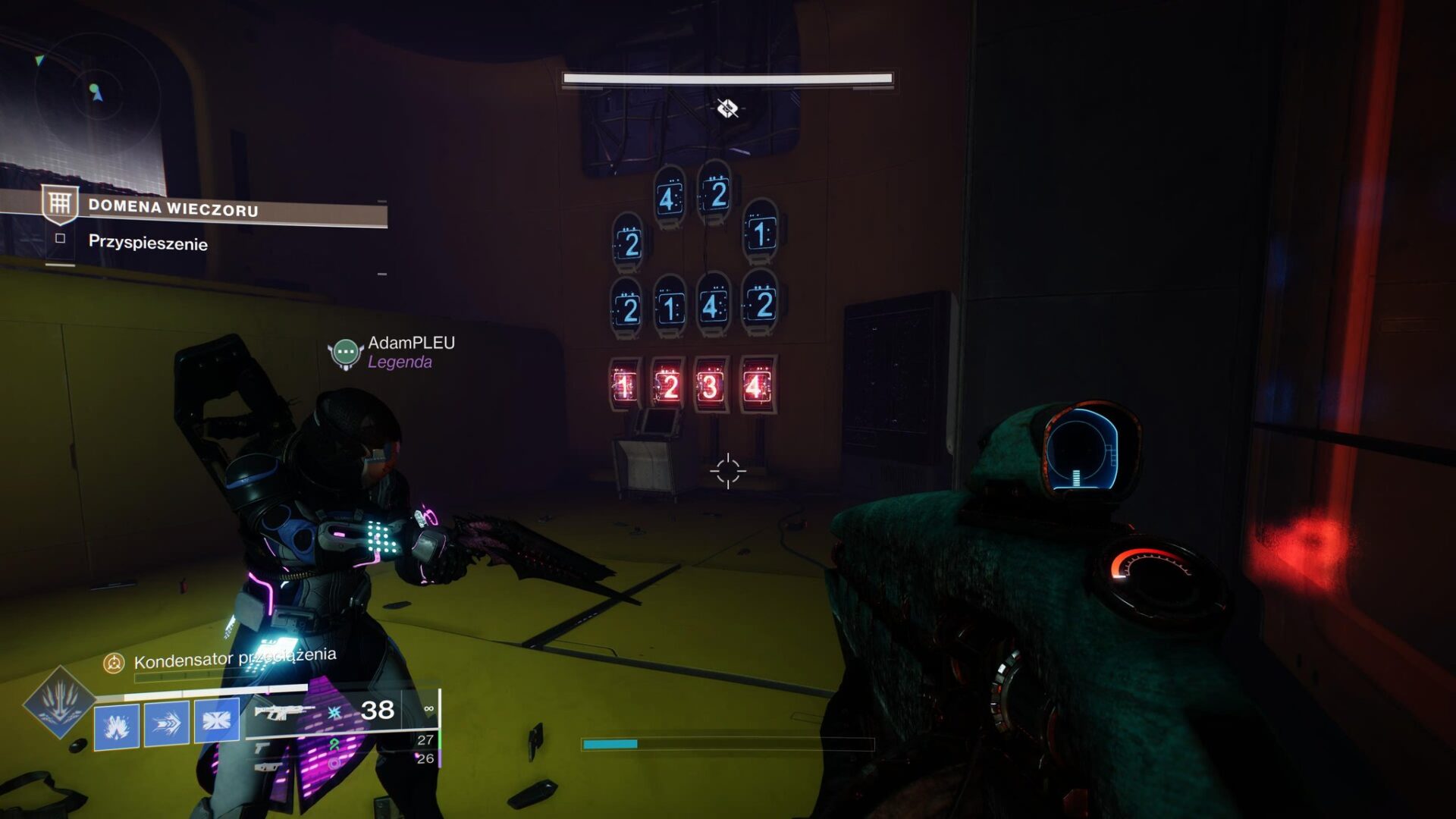The image size is (1456, 819).
Task: Click the Kondensator przeciążenia buff icon
Action: [x=114, y=664]
